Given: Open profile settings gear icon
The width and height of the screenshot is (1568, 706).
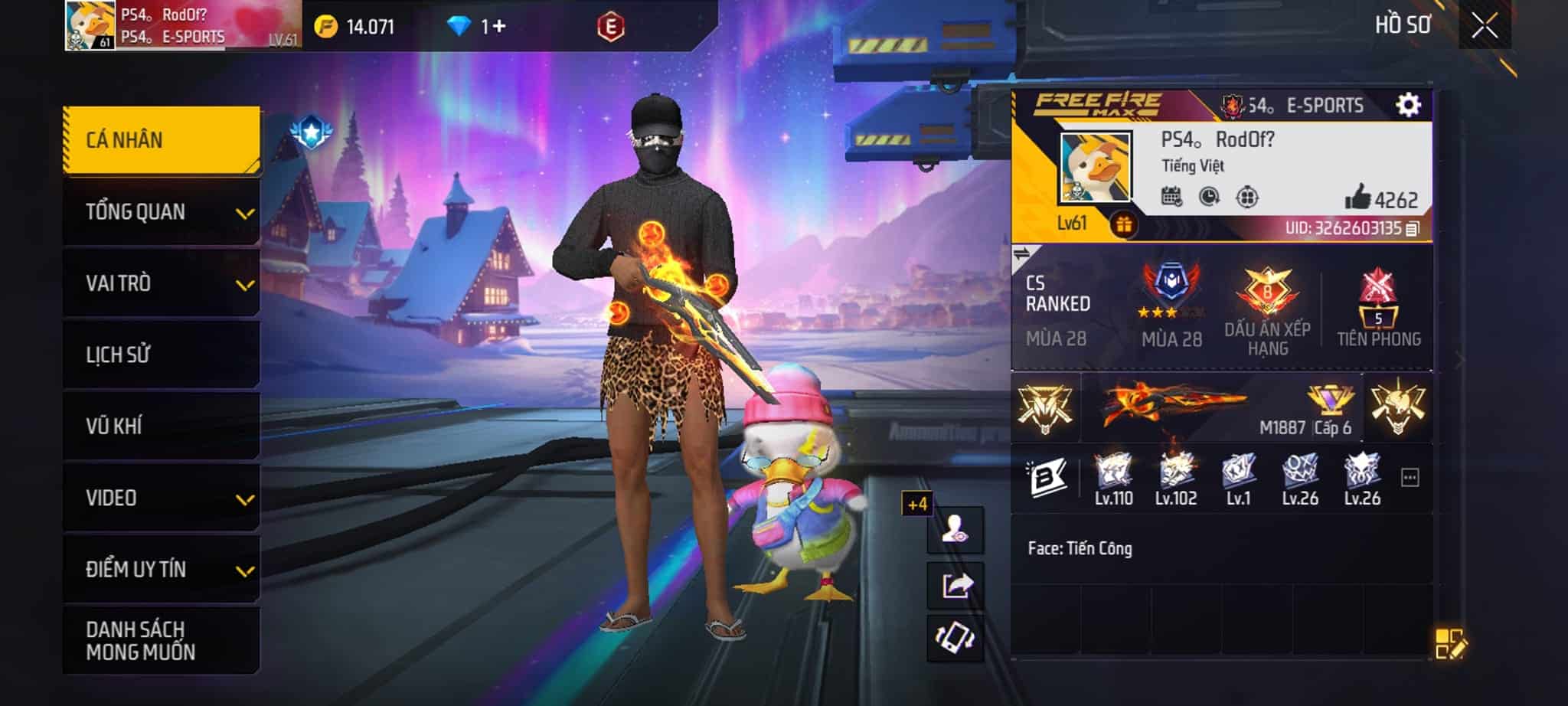Looking at the screenshot, I should pos(1408,104).
